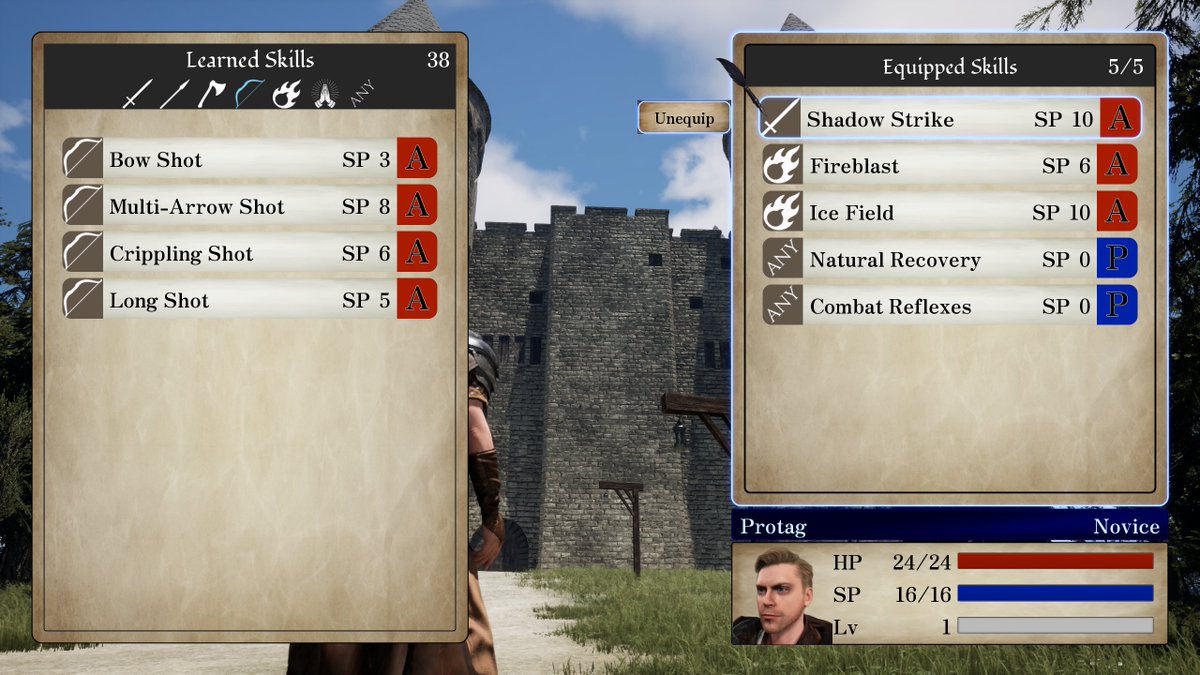
Task: Choose the equipped Fireblast skill
Action: pyautogui.click(x=948, y=166)
